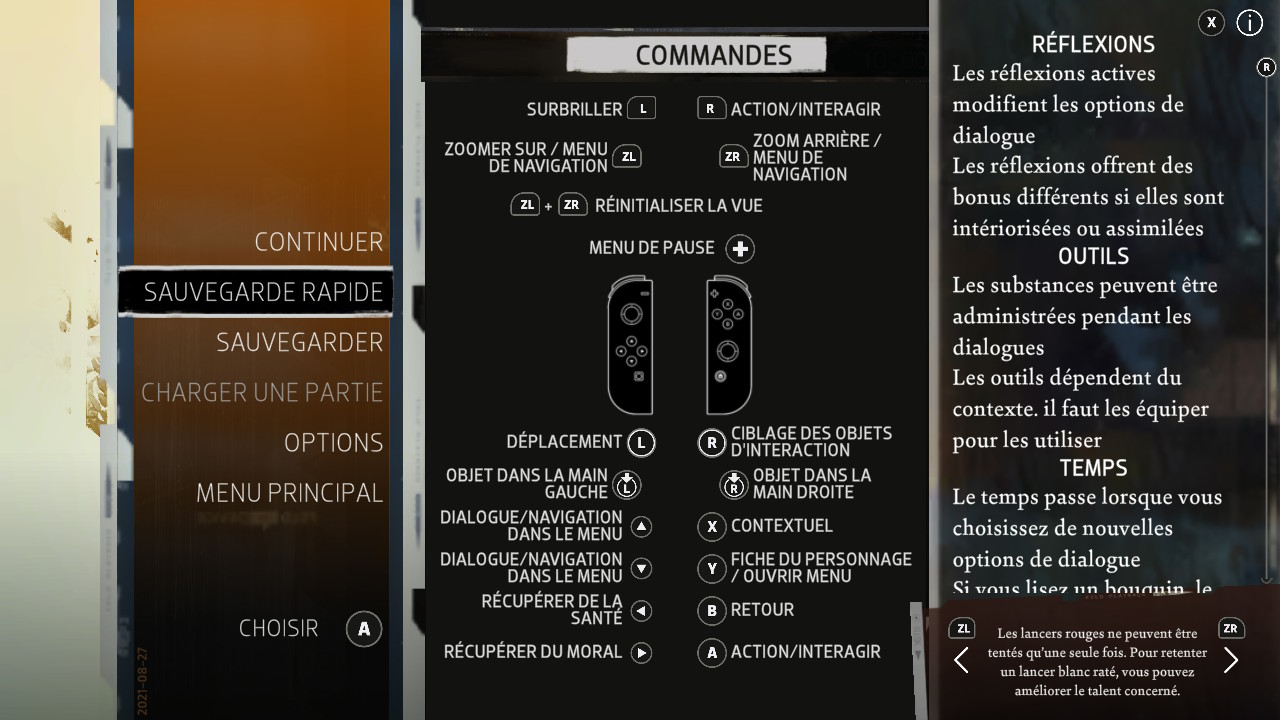Open the Sauvegarder save menu
1280x720 pixels.
tap(299, 342)
